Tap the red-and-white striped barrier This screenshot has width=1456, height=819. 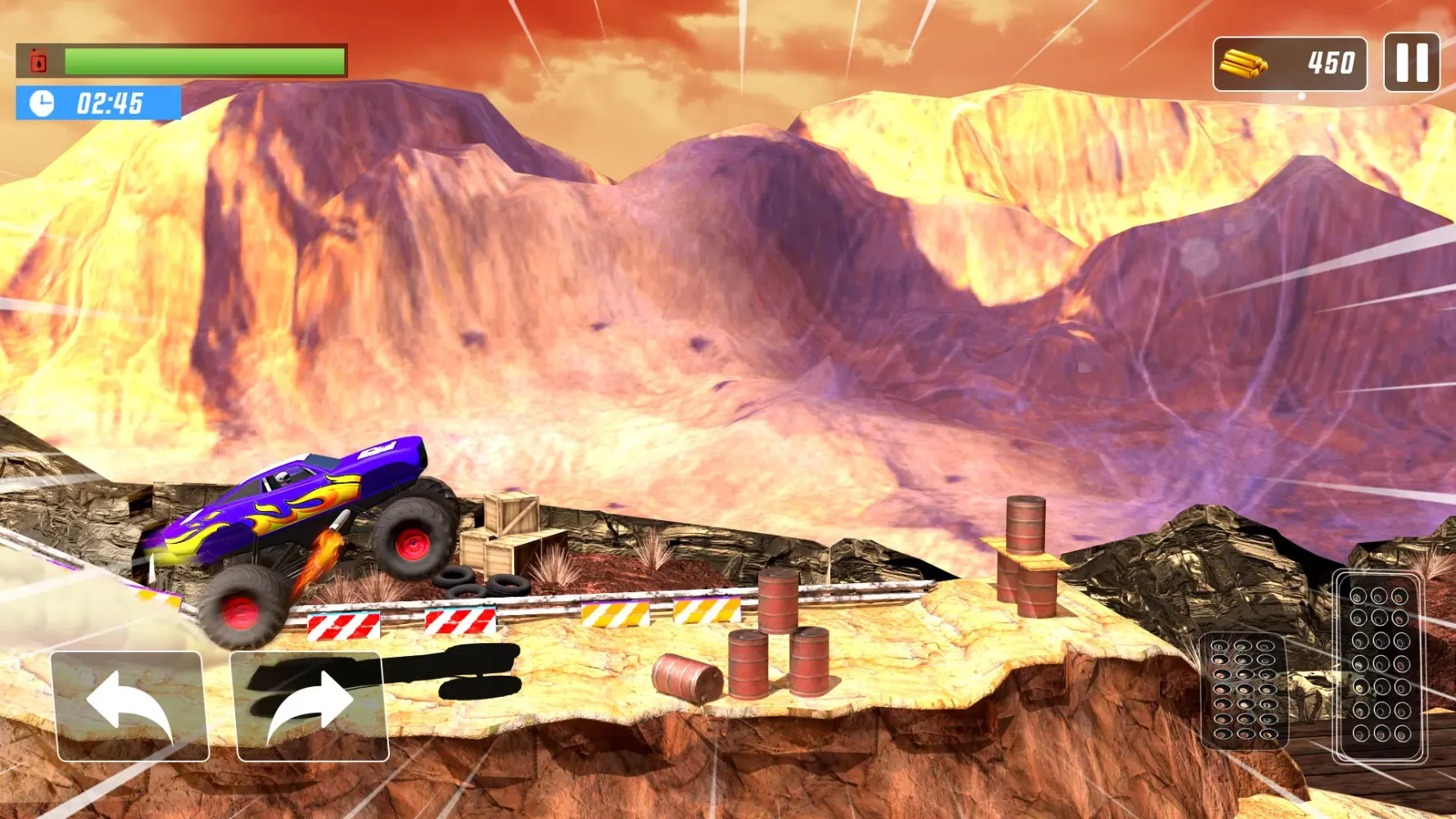tap(344, 627)
